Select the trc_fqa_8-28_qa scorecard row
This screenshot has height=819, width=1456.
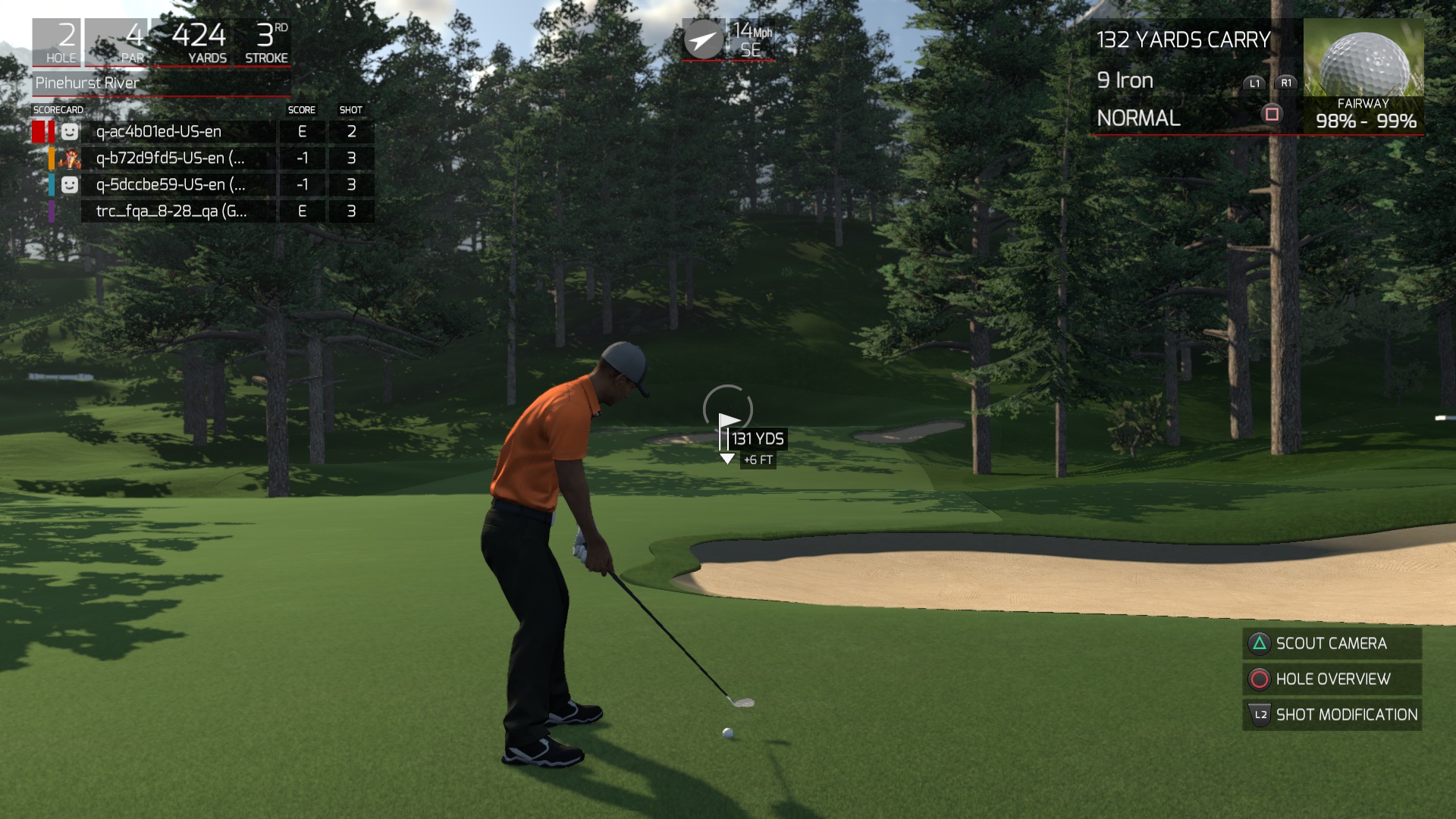click(x=171, y=212)
